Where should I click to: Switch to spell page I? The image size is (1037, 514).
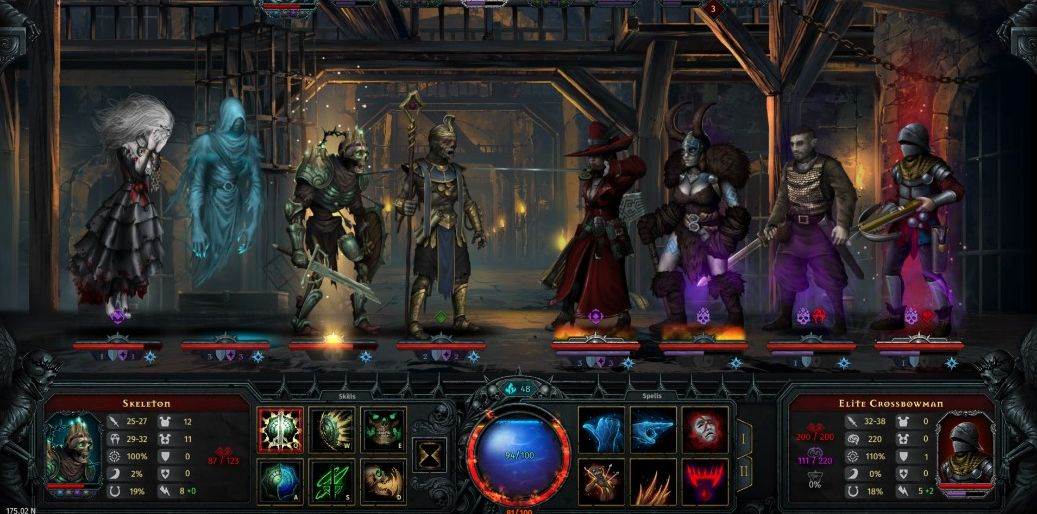point(744,437)
